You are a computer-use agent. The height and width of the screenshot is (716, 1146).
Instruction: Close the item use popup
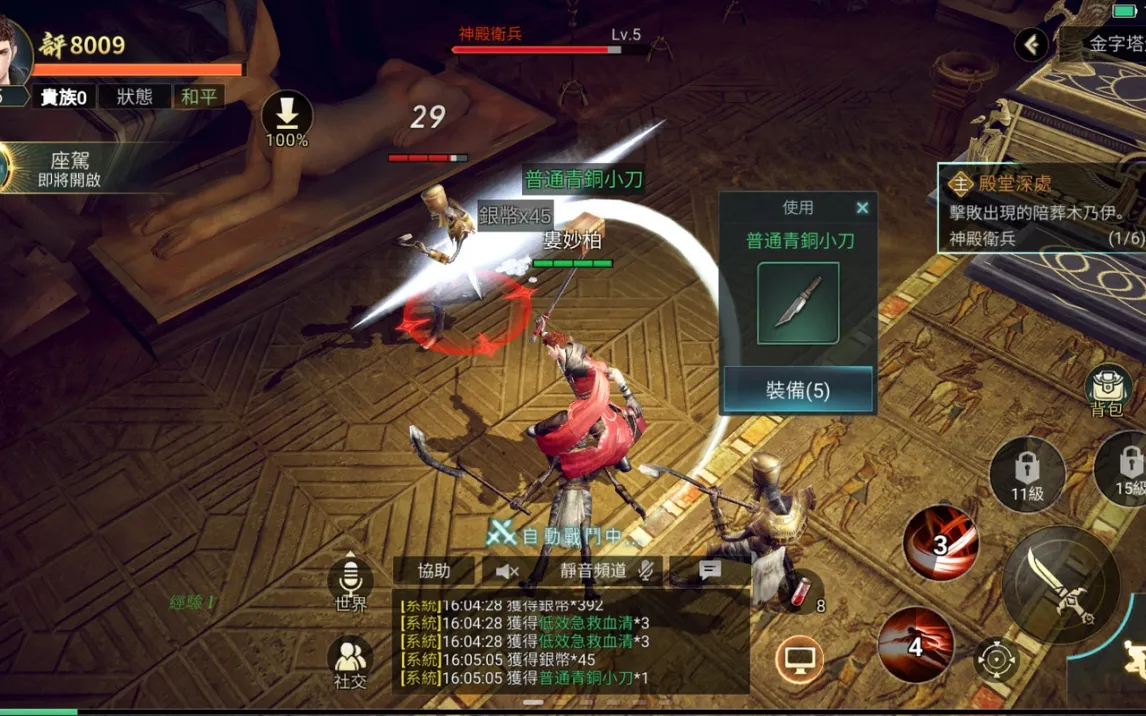pos(862,208)
